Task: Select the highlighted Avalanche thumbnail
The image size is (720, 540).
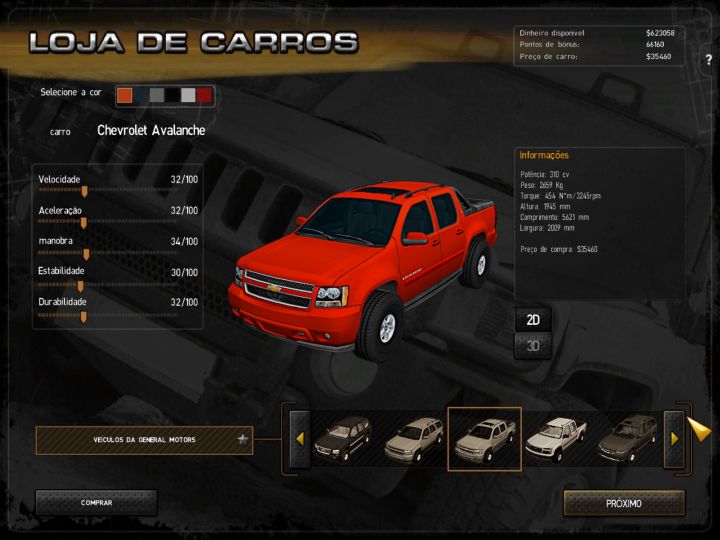Action: (x=484, y=438)
